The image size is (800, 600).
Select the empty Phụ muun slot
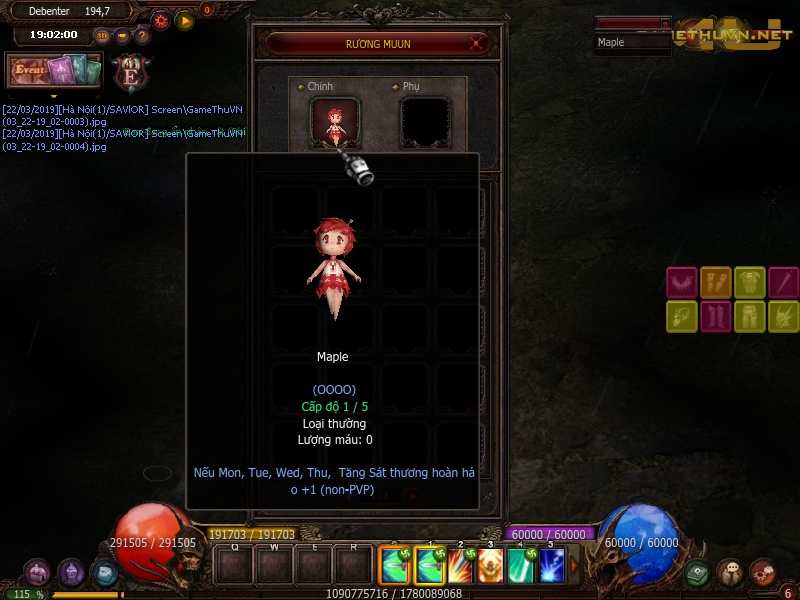[425, 123]
